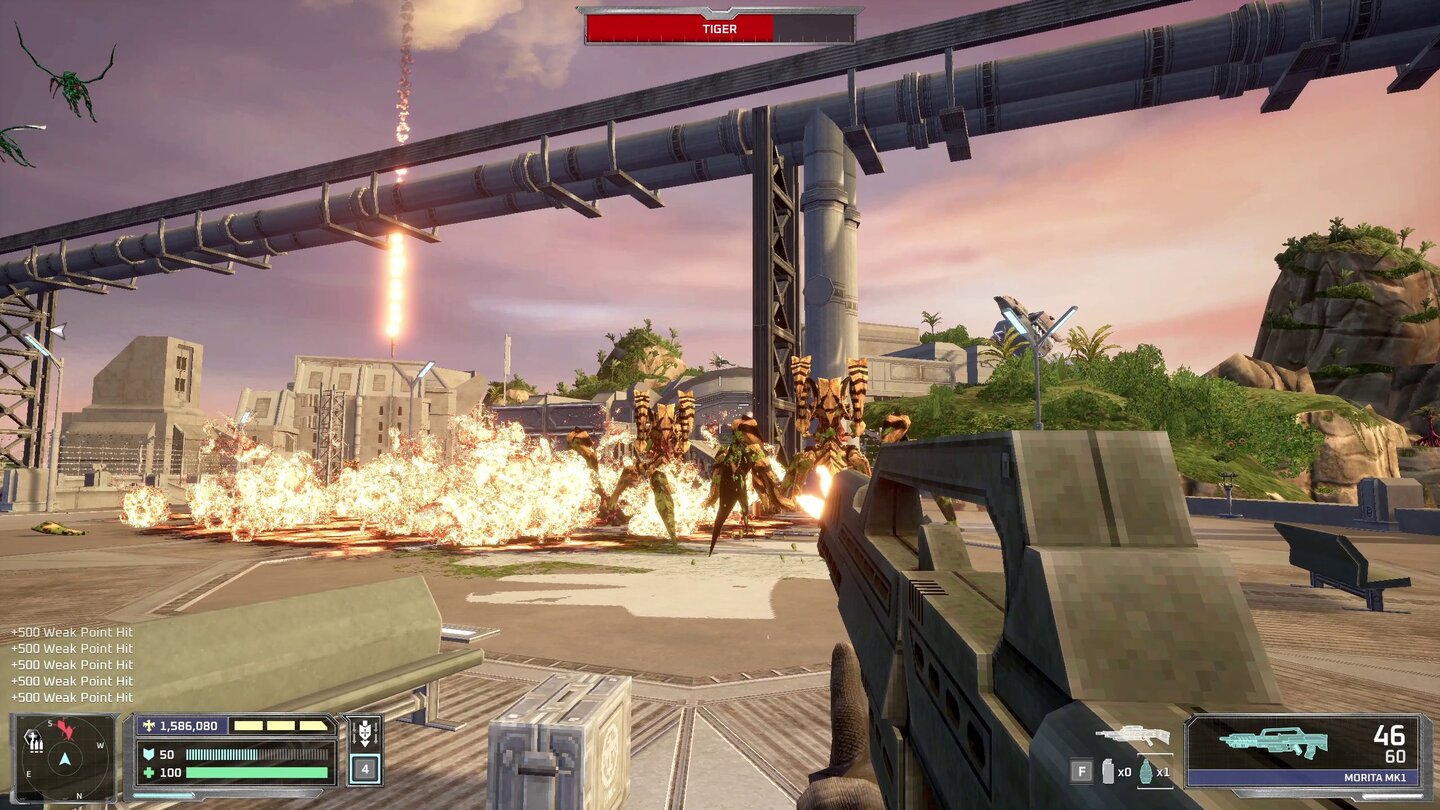Select the grenade icon showing x1

coord(1145,774)
